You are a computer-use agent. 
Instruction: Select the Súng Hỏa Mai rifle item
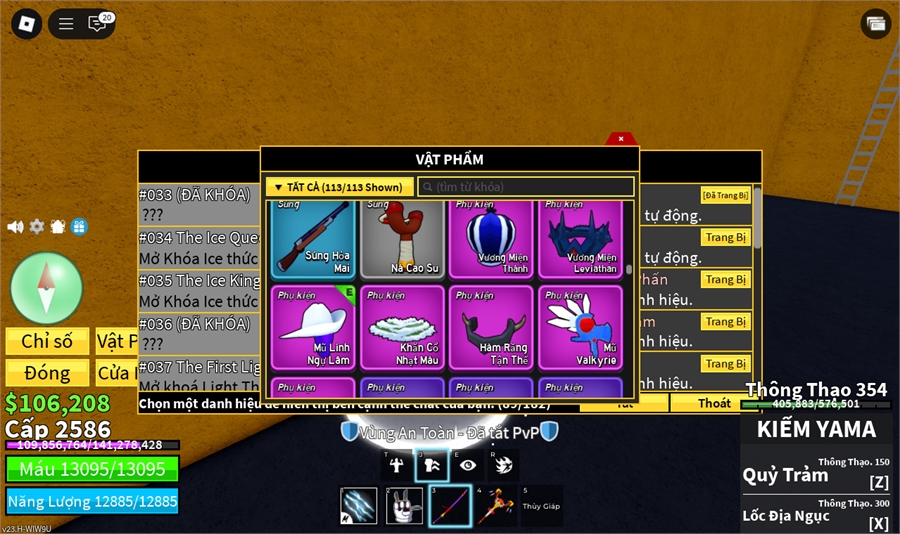[x=312, y=238]
